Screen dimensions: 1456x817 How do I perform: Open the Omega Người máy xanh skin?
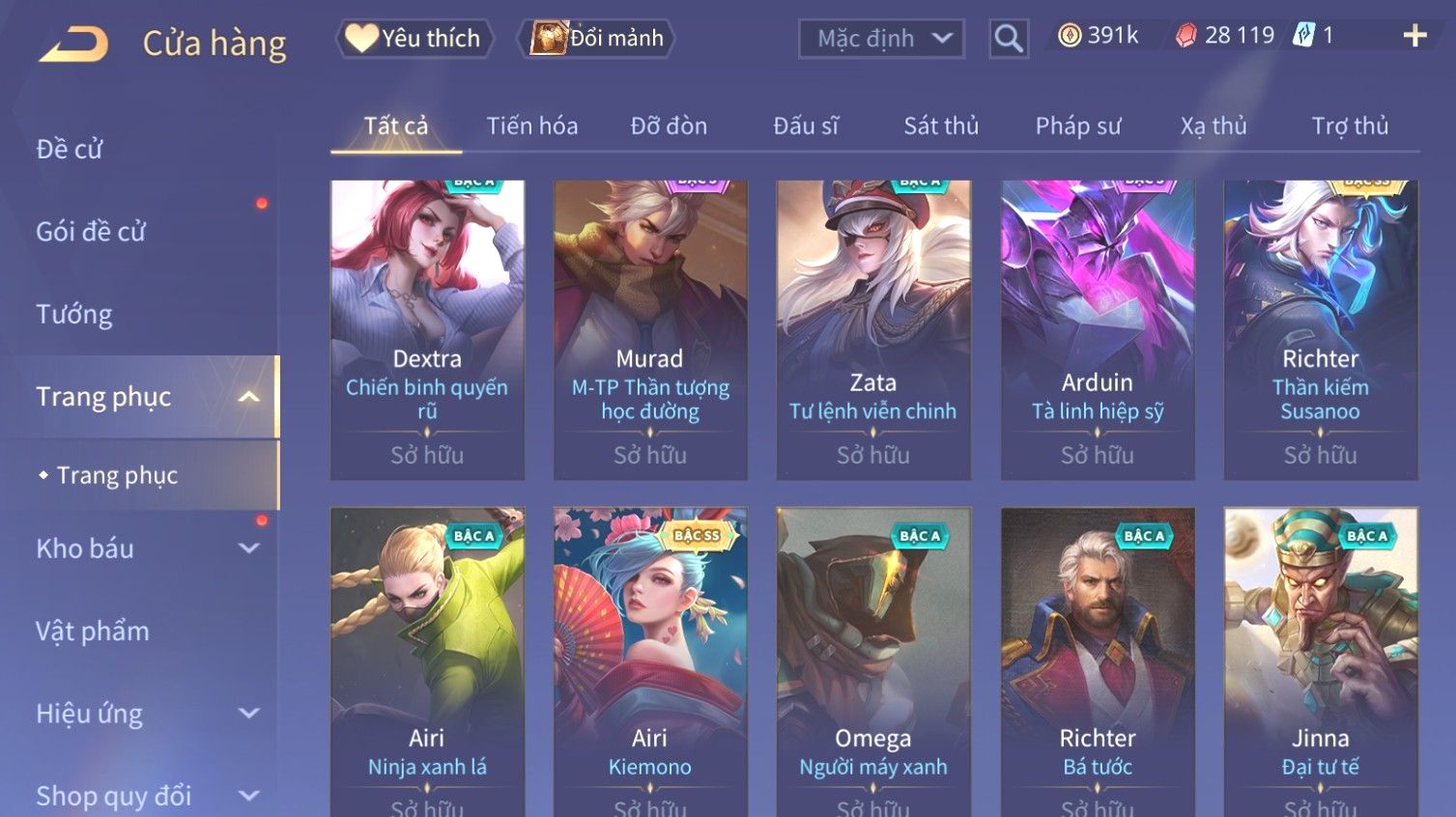pyautogui.click(x=873, y=657)
